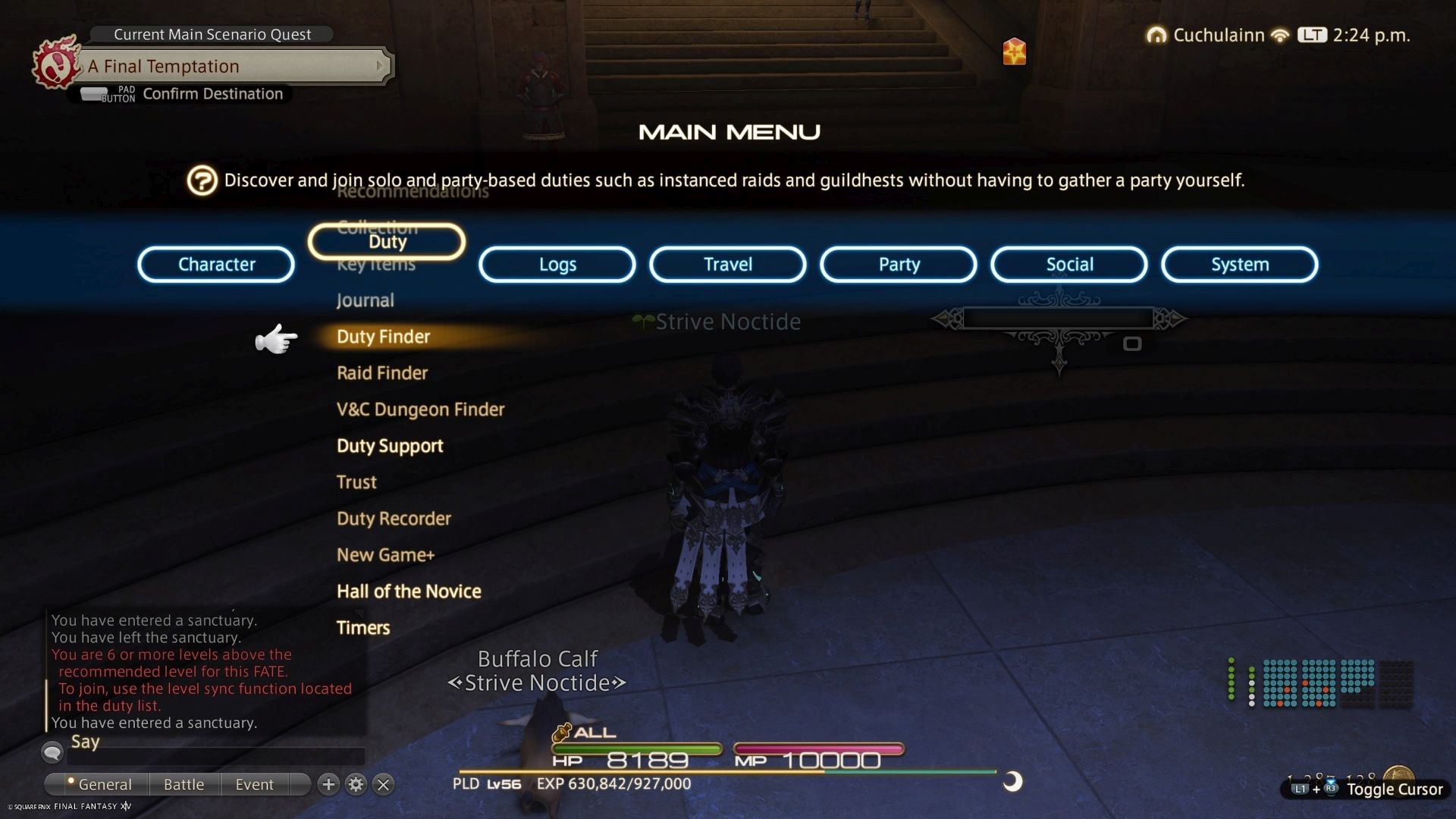1456x819 pixels.
Task: Open the chat settings gear icon
Action: pos(356,785)
